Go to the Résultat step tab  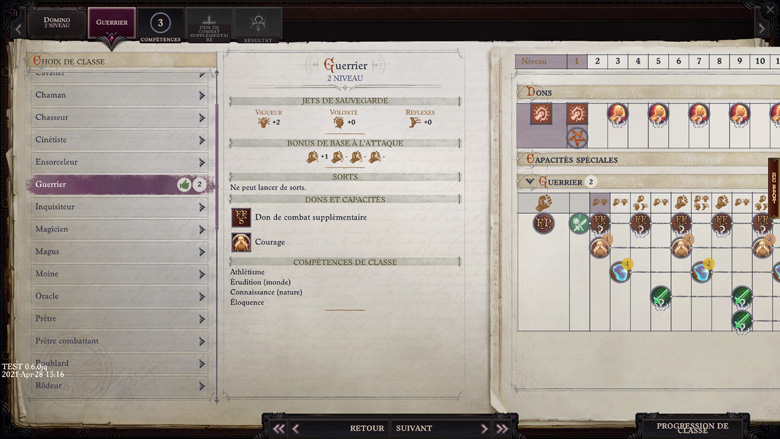pos(258,25)
